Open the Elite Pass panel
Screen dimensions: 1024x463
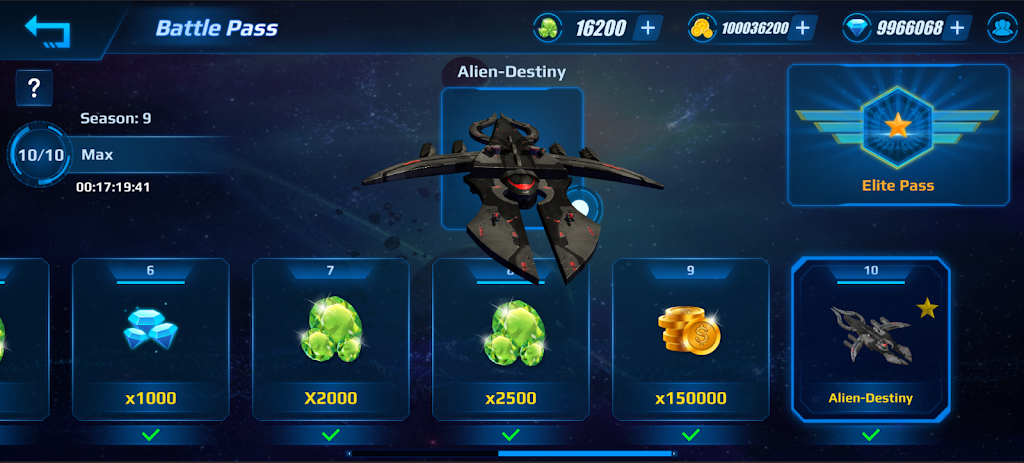(898, 135)
